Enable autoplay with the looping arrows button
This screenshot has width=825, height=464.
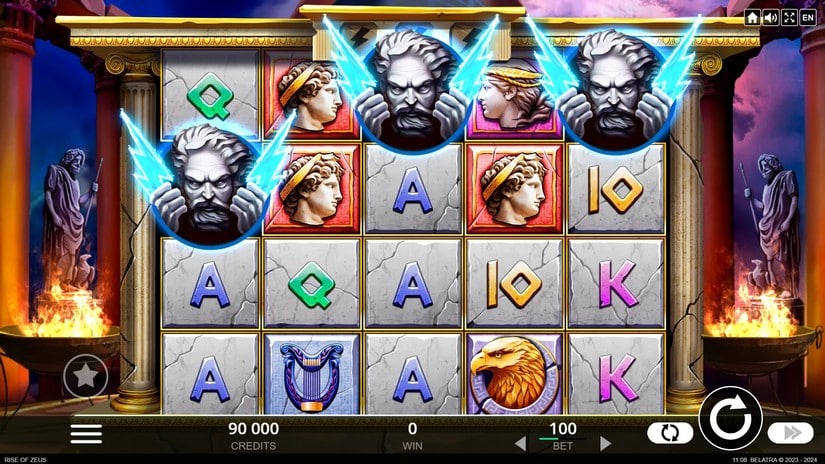[x=669, y=433]
